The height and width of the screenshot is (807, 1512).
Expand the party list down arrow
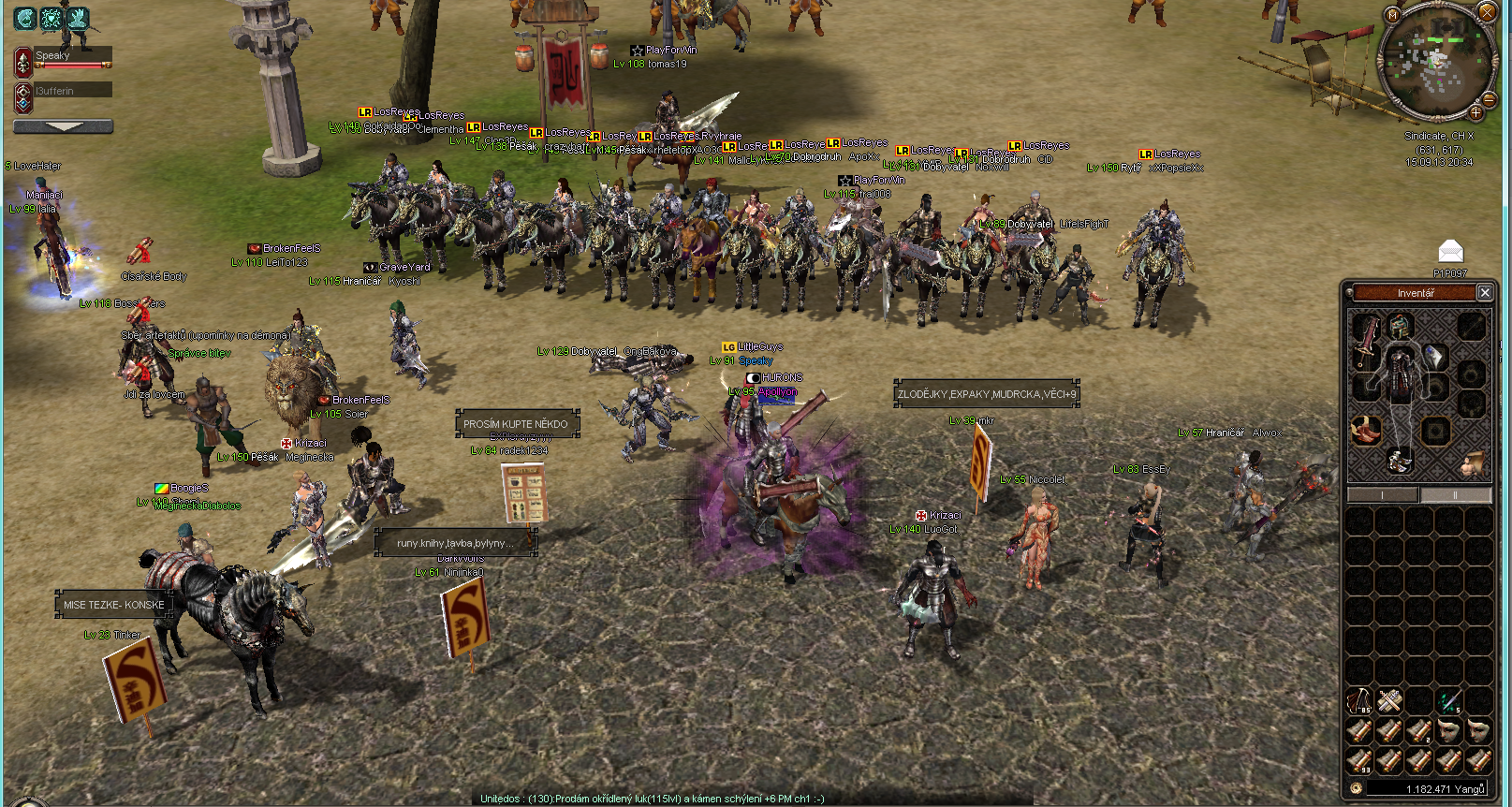pos(64,126)
